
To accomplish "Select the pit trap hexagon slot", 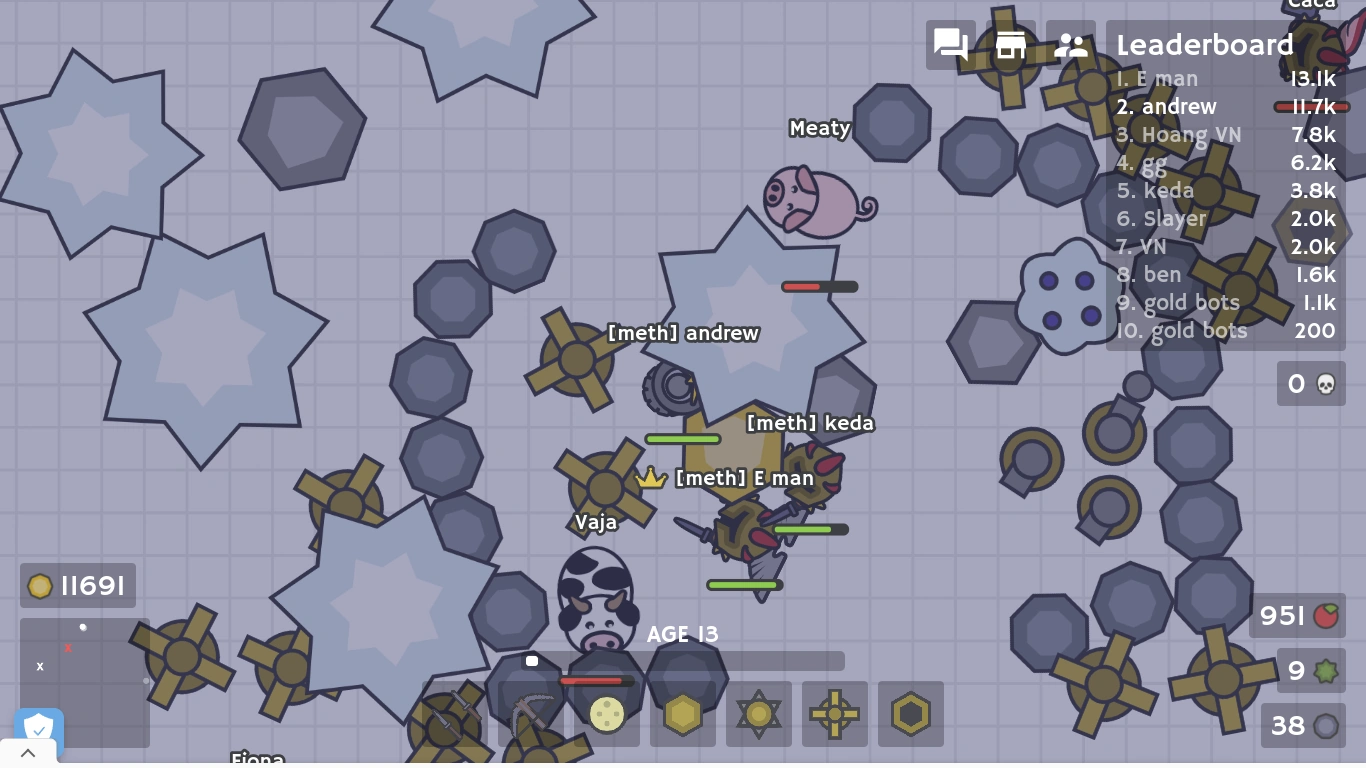I will (910, 714).
